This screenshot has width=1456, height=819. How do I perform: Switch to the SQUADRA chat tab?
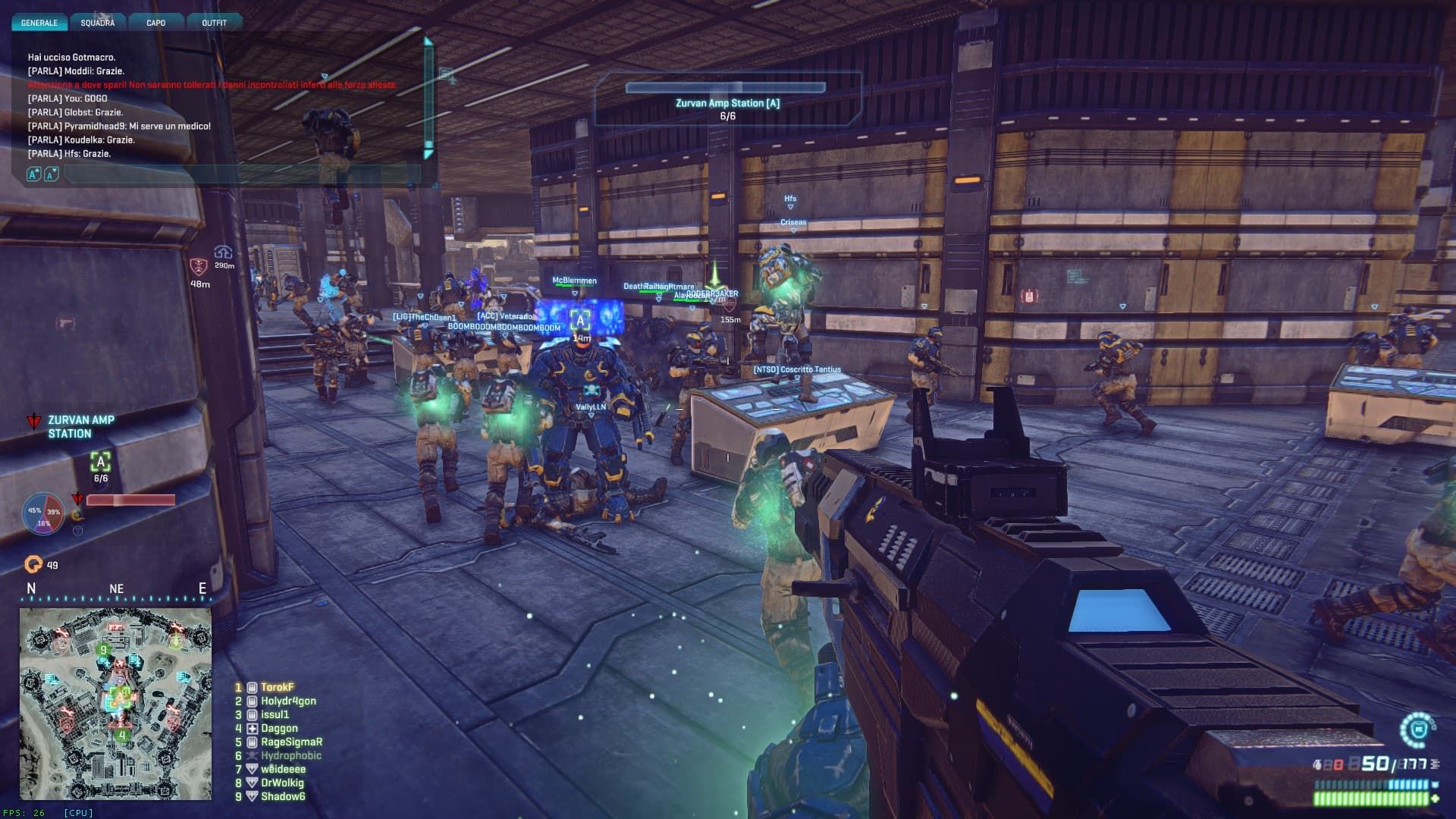click(97, 22)
